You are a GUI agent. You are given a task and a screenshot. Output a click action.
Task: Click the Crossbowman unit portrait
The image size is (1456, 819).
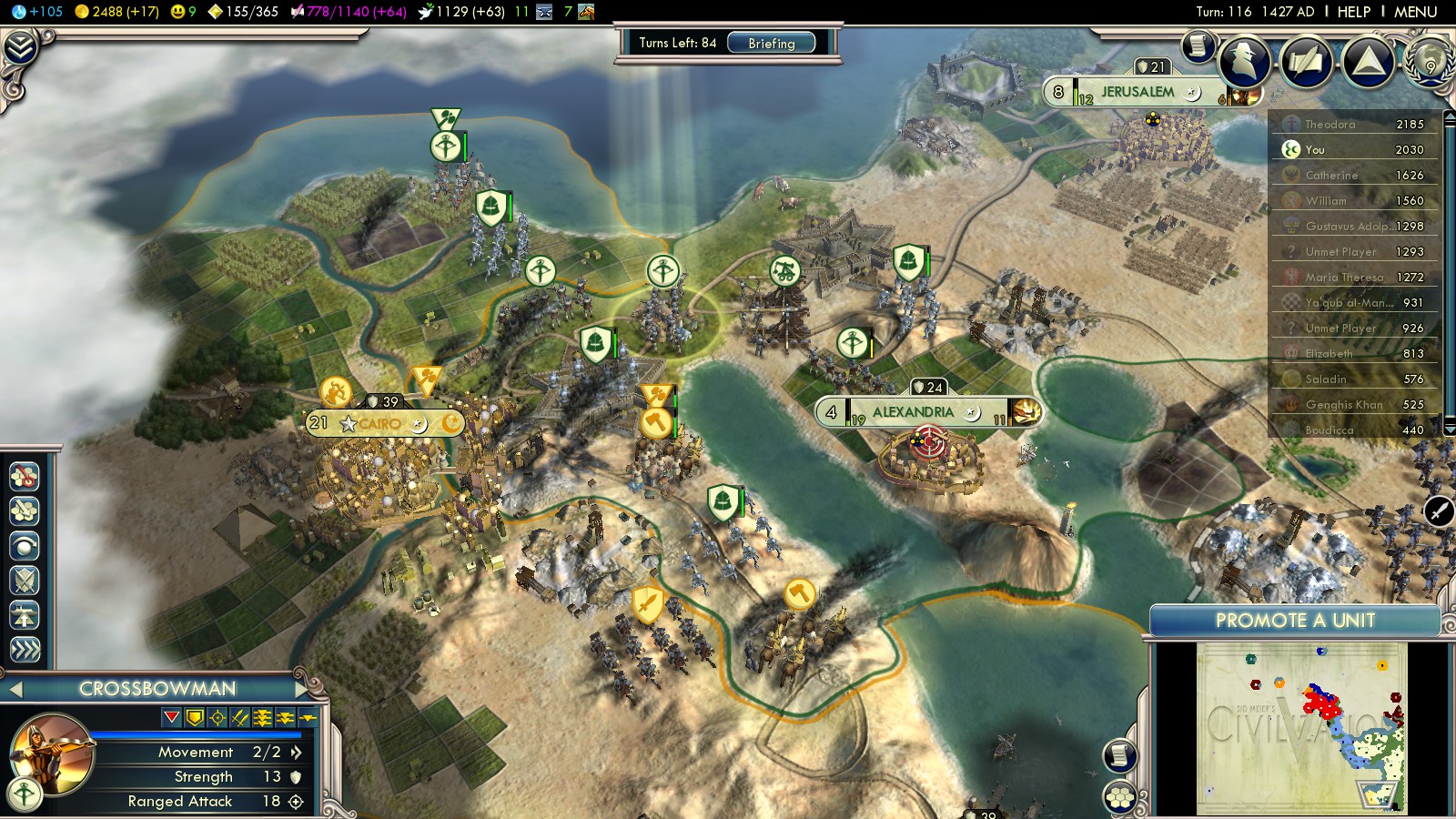tap(52, 753)
